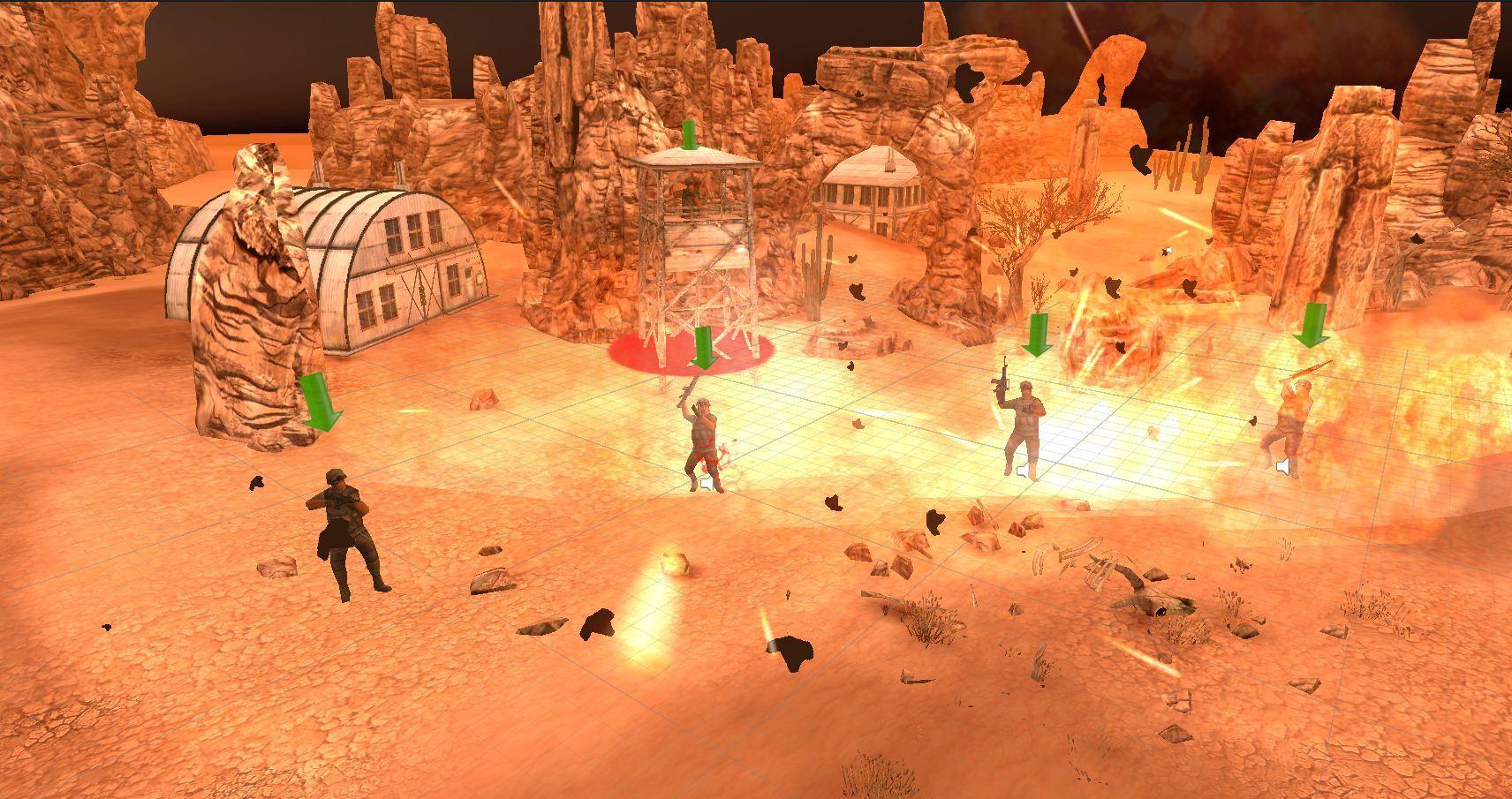
Task: Select the green-arrow-marked soldier atop the watchtower
Action: (691, 194)
